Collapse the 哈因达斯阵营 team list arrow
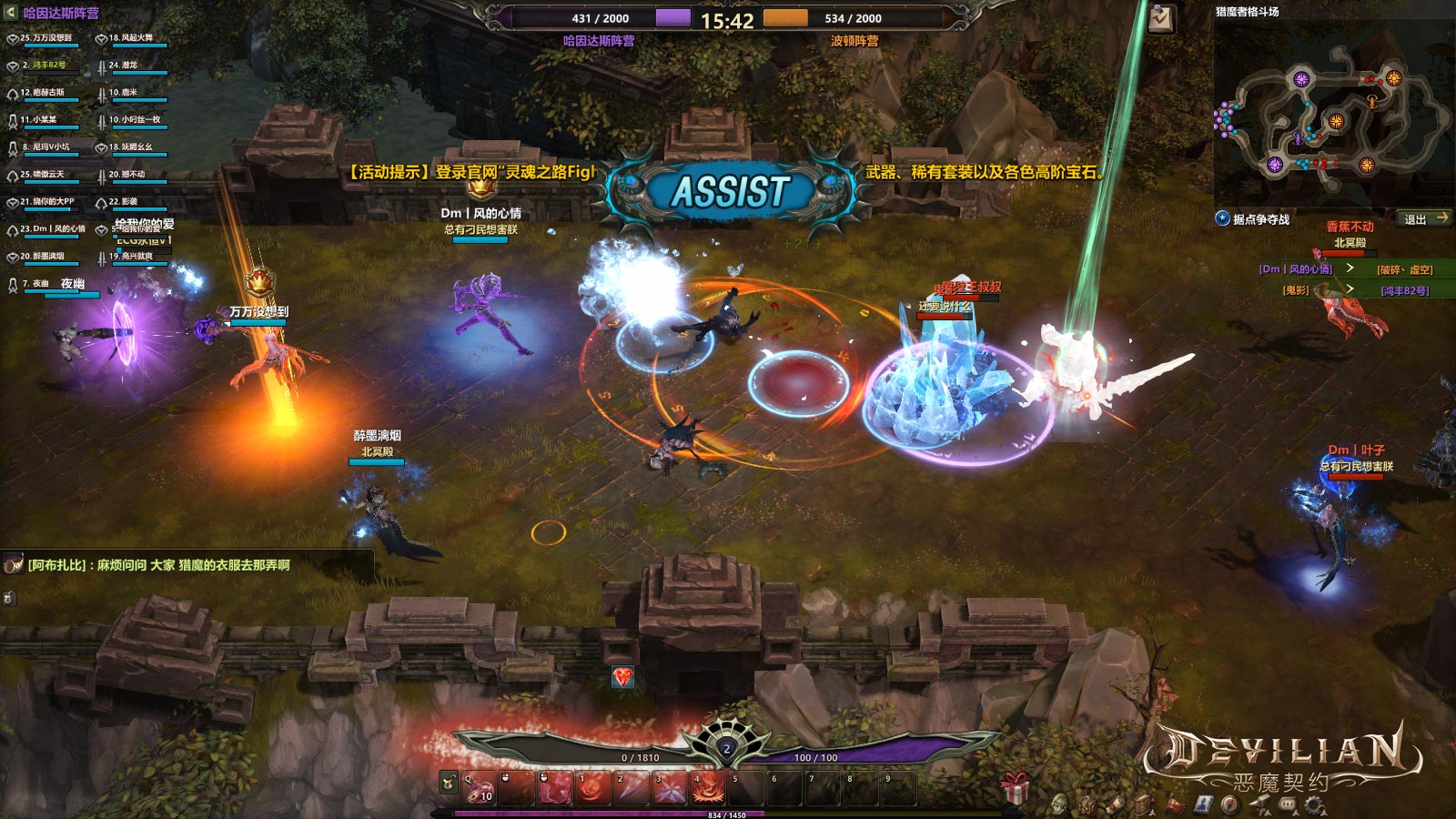The height and width of the screenshot is (819, 1456). point(11,13)
